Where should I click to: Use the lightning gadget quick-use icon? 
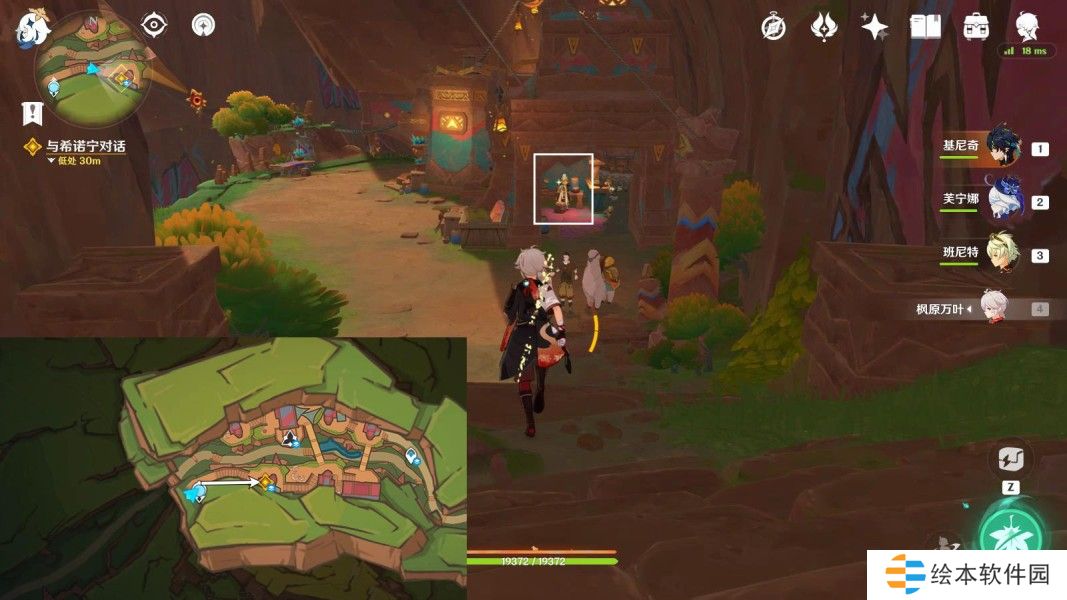(1010, 461)
